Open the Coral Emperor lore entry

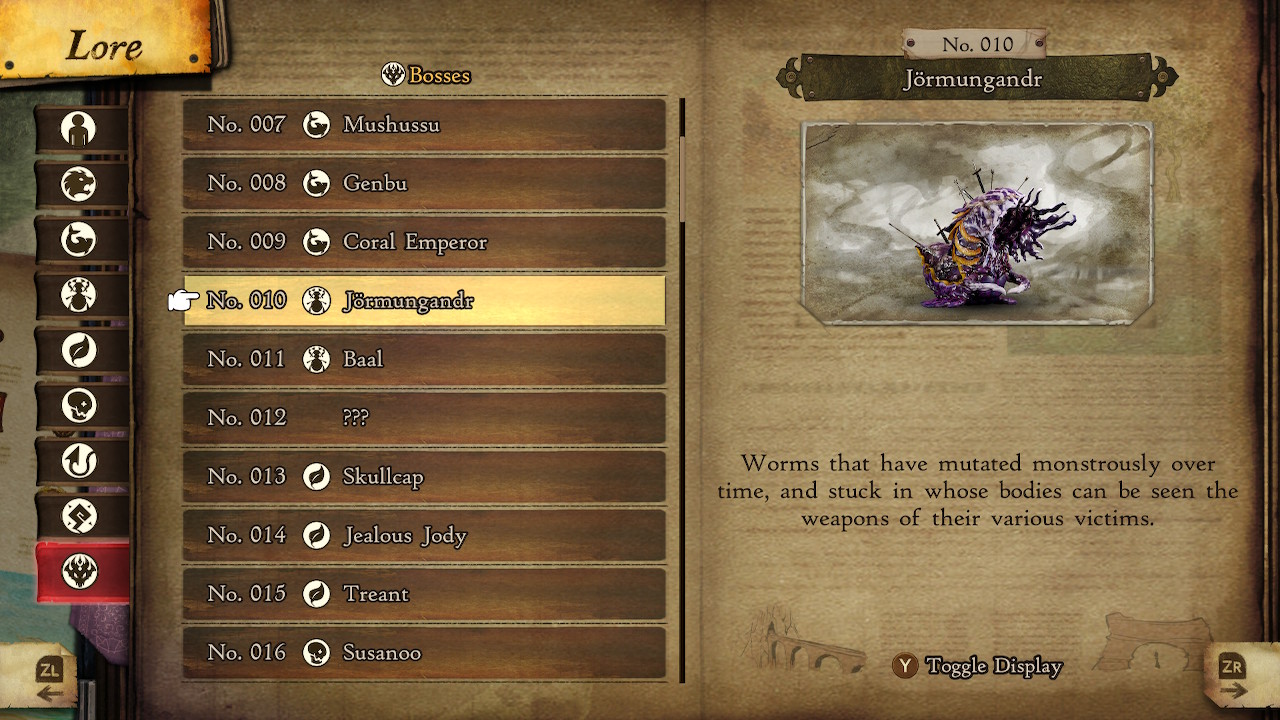tap(424, 242)
